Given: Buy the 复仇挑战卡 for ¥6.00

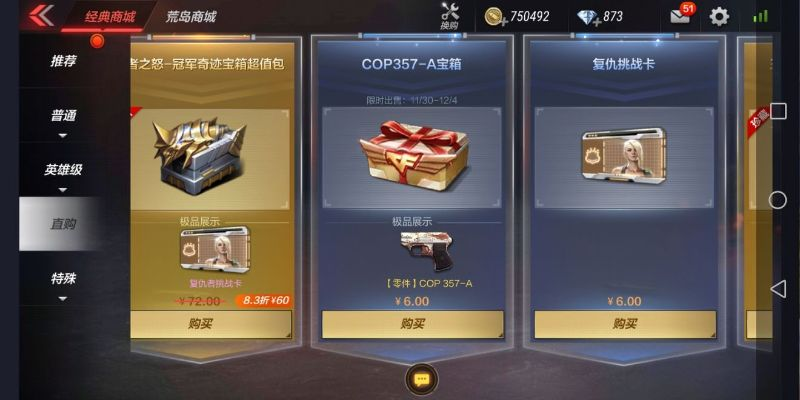Looking at the screenshot, I should pyautogui.click(x=625, y=324).
